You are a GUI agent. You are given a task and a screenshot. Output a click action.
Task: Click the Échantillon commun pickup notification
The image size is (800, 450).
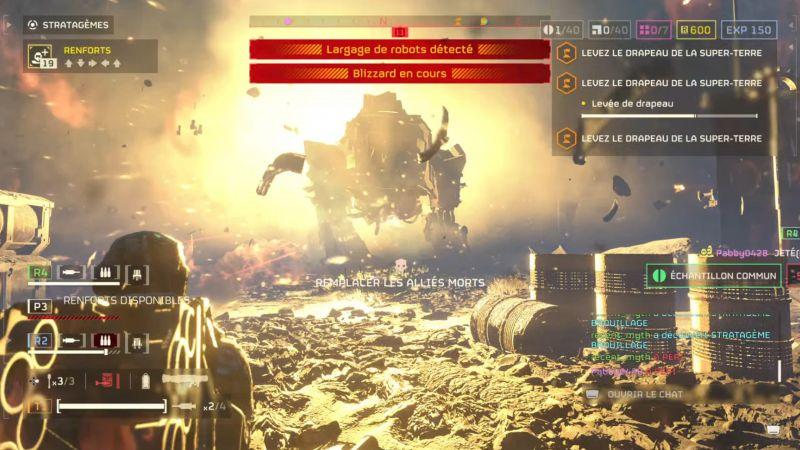[714, 274]
